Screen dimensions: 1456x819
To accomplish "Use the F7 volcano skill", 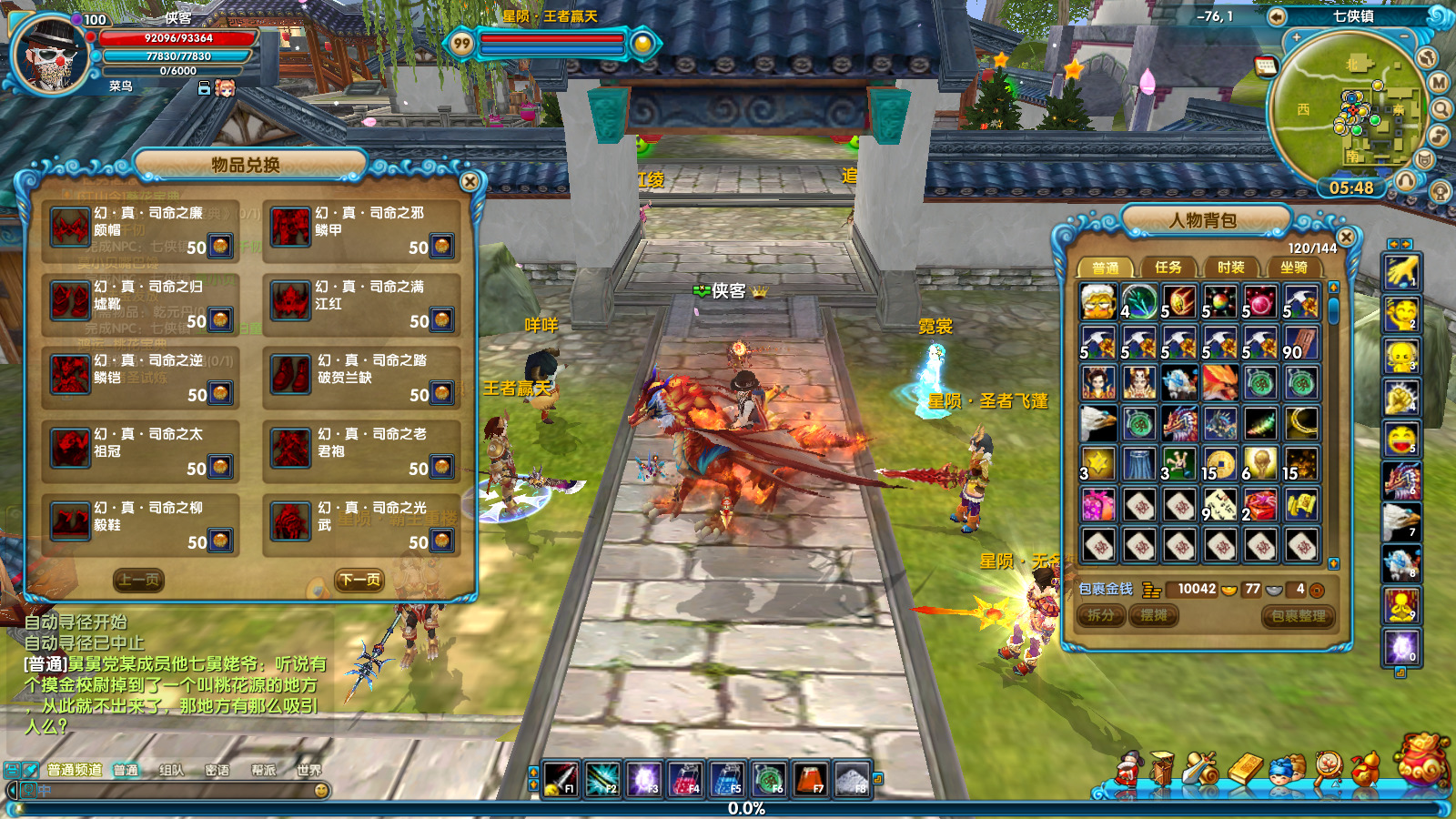I will coord(809,779).
